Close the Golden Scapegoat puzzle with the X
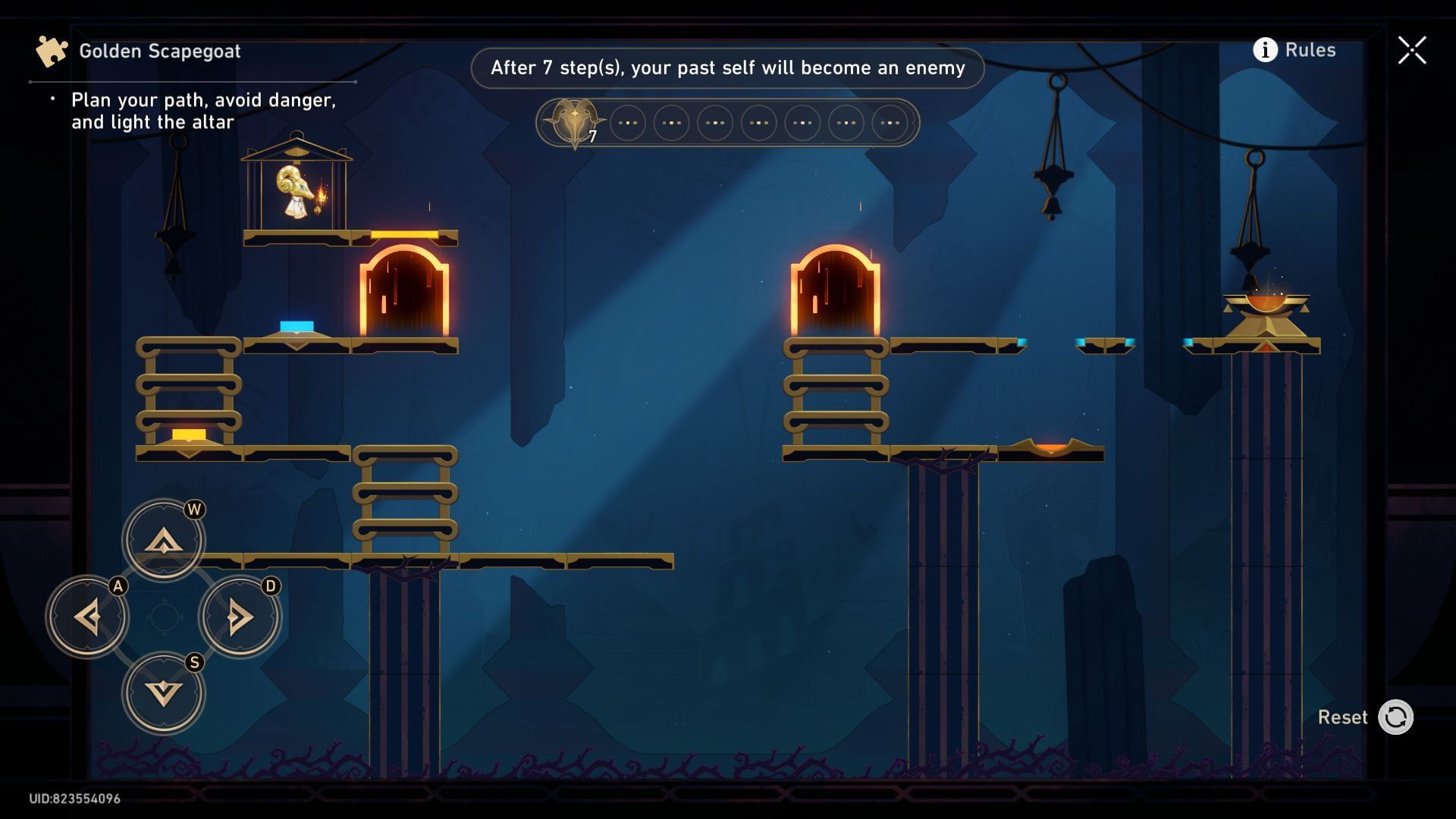The image size is (1456, 819). (1412, 49)
